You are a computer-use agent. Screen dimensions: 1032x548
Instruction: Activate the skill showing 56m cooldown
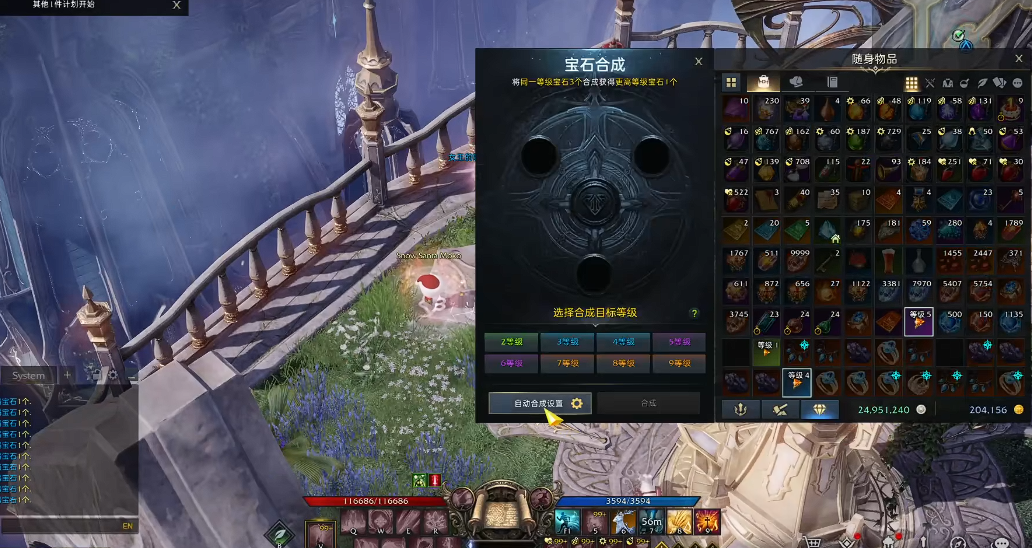click(651, 522)
